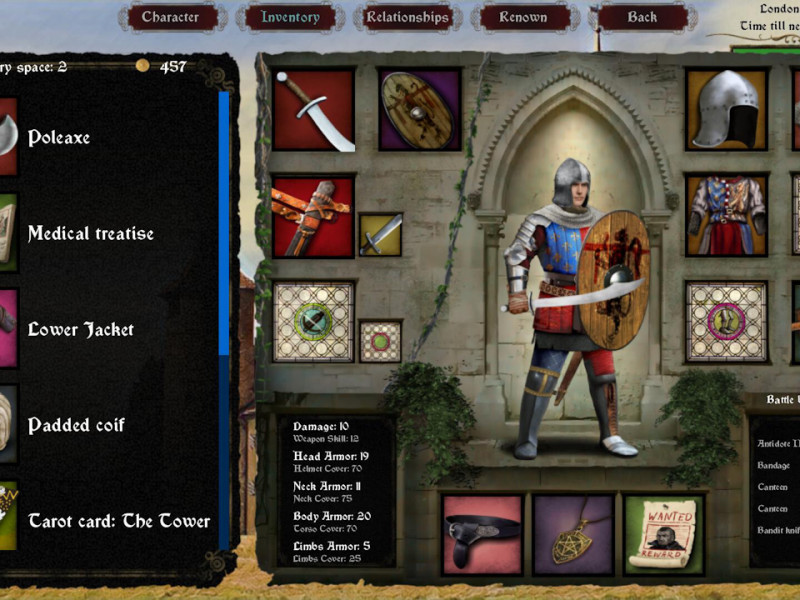Select the heraldic body armor slot

tap(726, 215)
